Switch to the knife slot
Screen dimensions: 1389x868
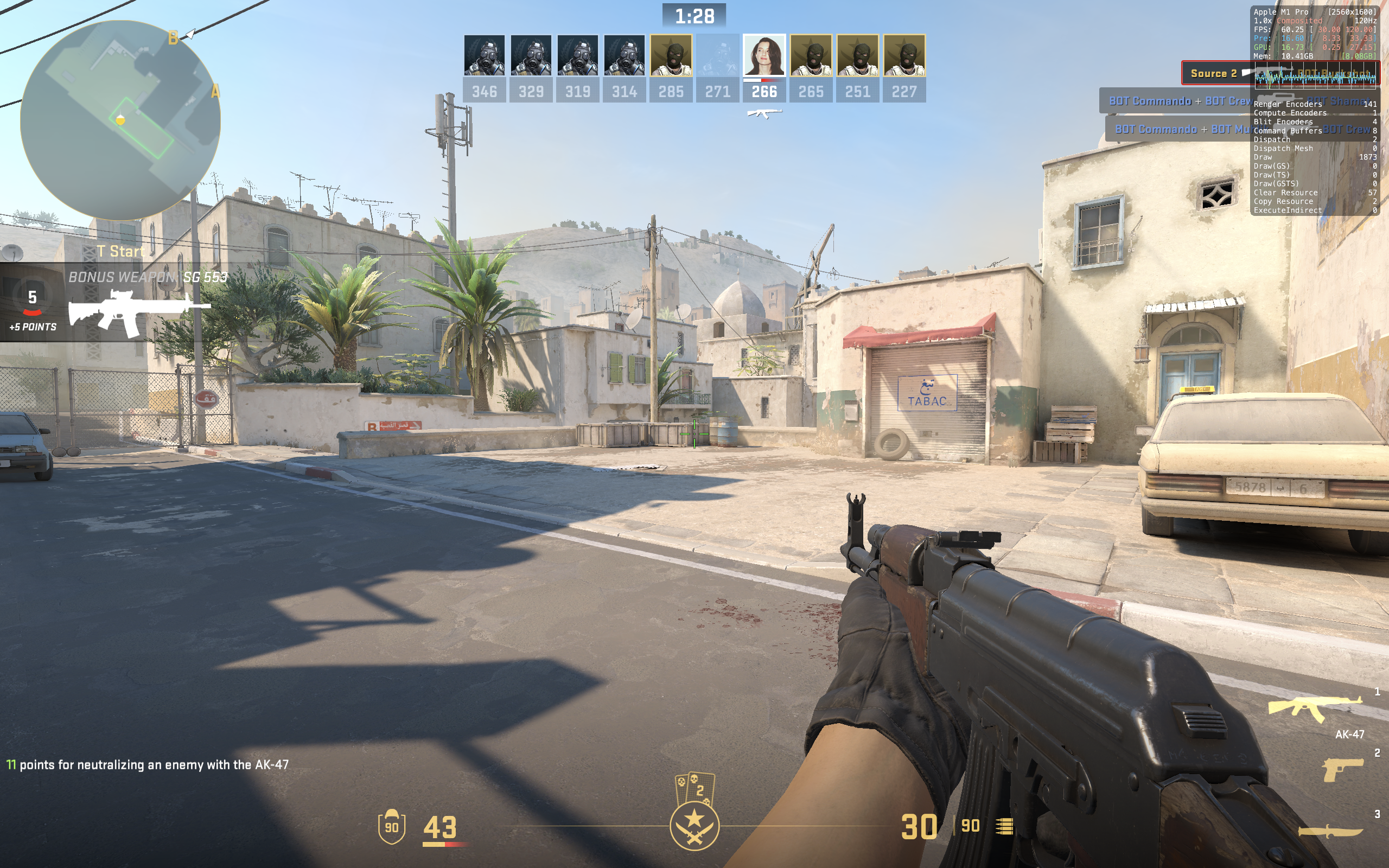pos(1330,832)
